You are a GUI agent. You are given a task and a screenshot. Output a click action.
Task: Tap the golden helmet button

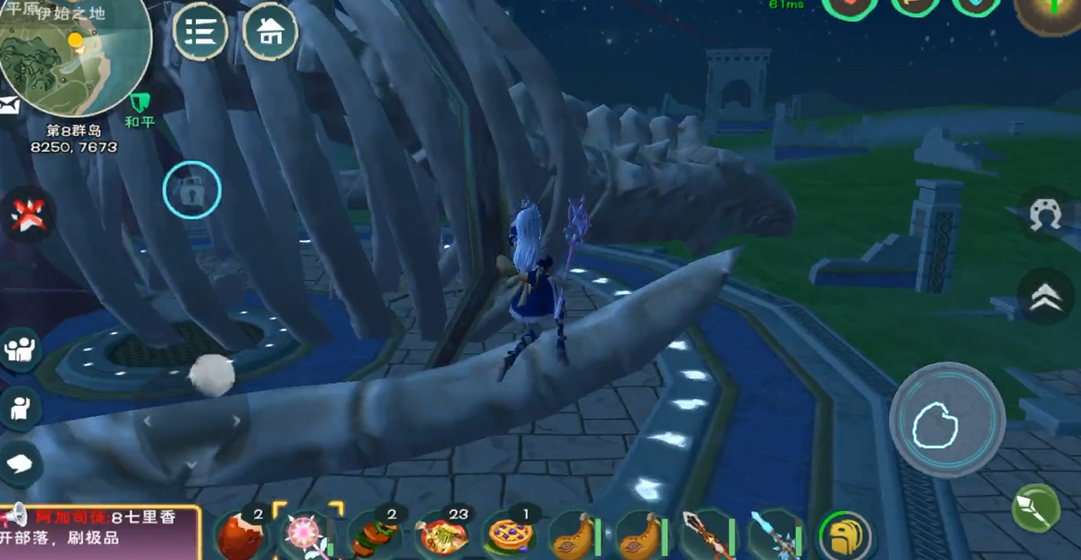tap(844, 536)
